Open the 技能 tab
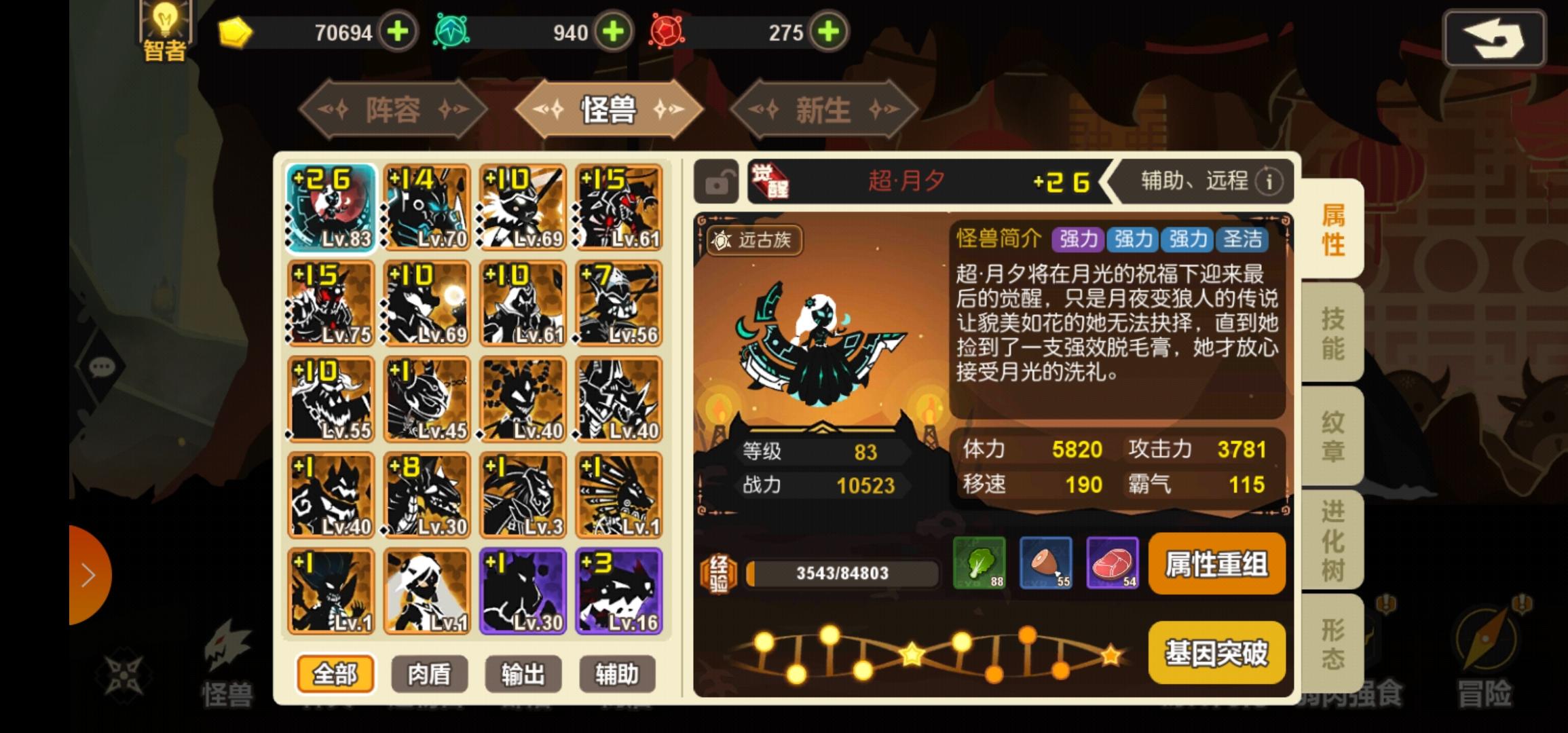Image resolution: width=1568 pixels, height=733 pixels. coord(1332,333)
